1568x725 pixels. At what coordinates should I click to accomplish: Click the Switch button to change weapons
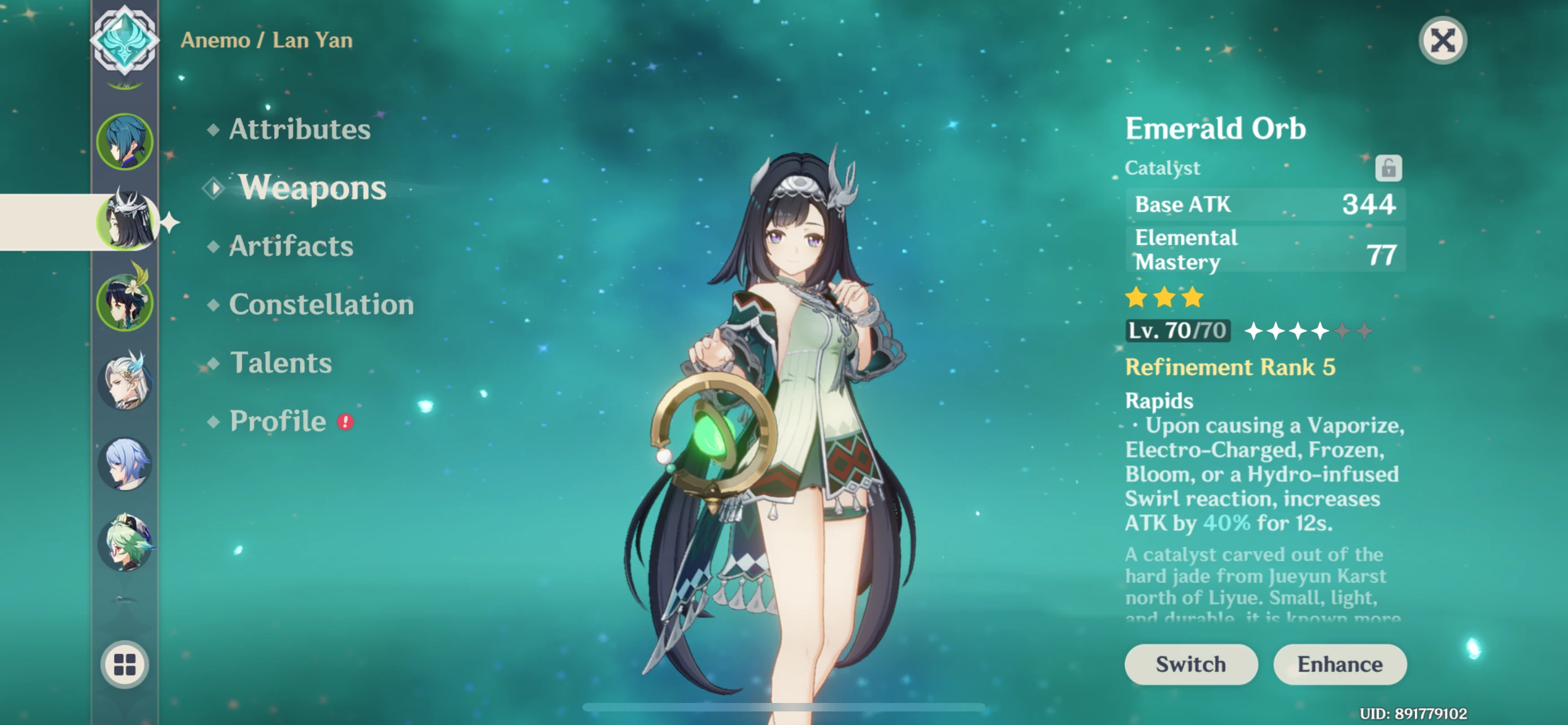[1189, 664]
